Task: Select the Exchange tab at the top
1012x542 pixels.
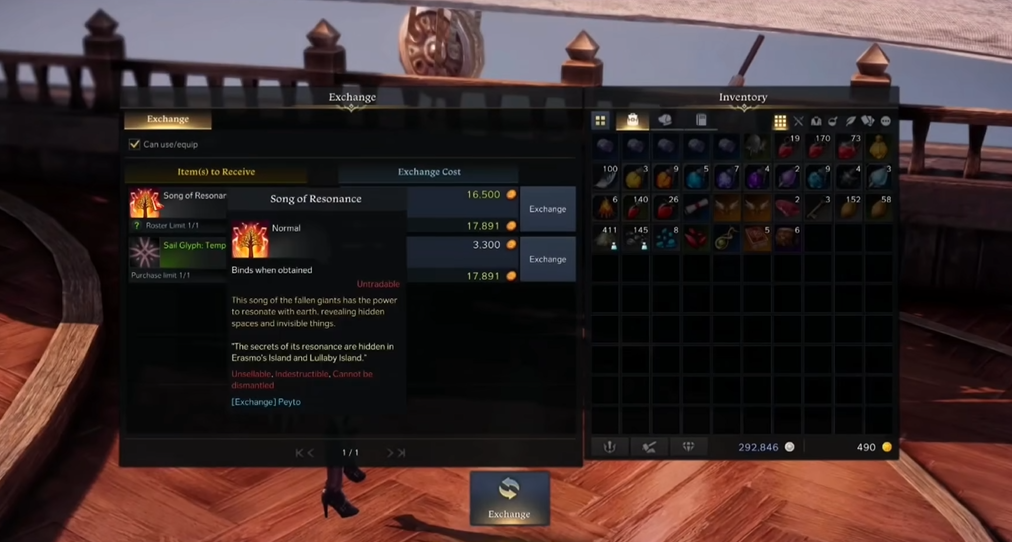Action: [168, 120]
